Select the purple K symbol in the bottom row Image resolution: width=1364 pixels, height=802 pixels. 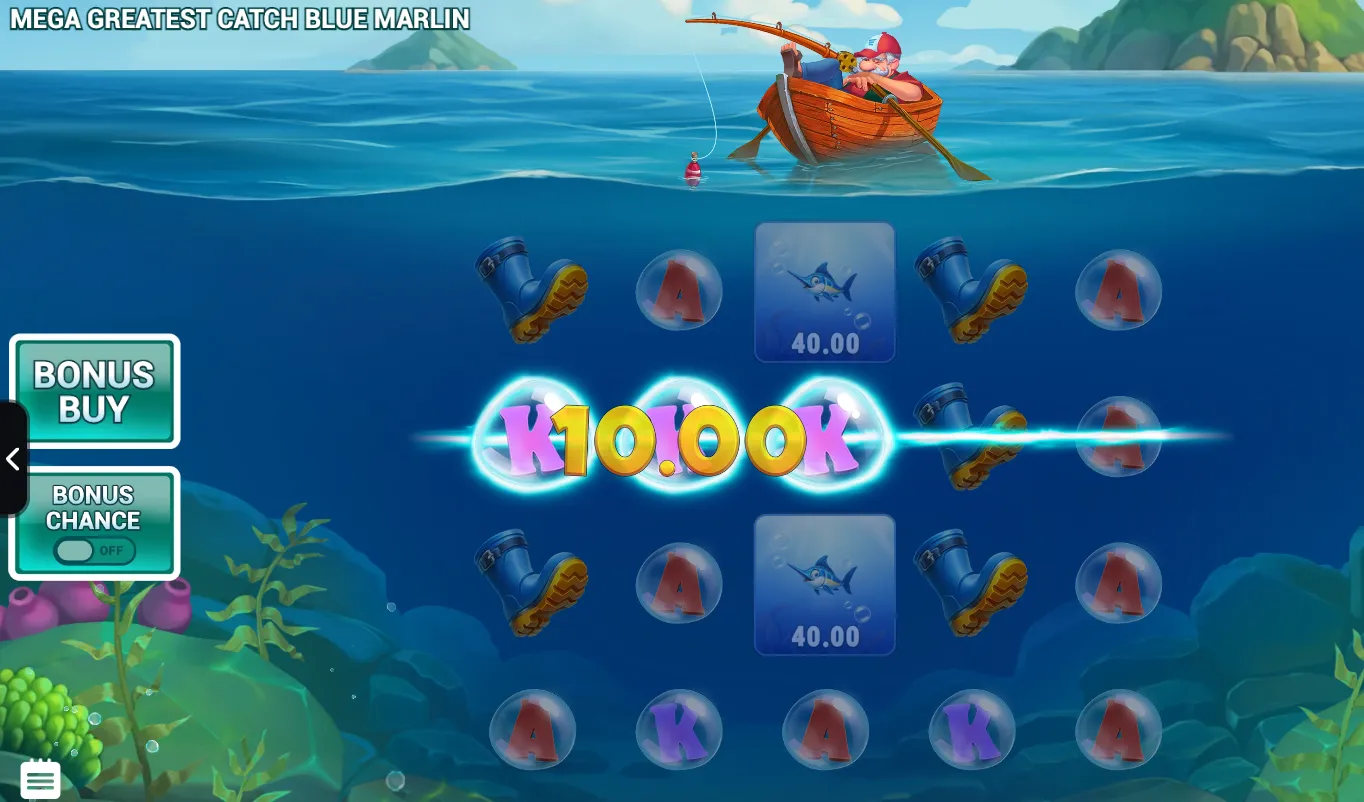(679, 730)
